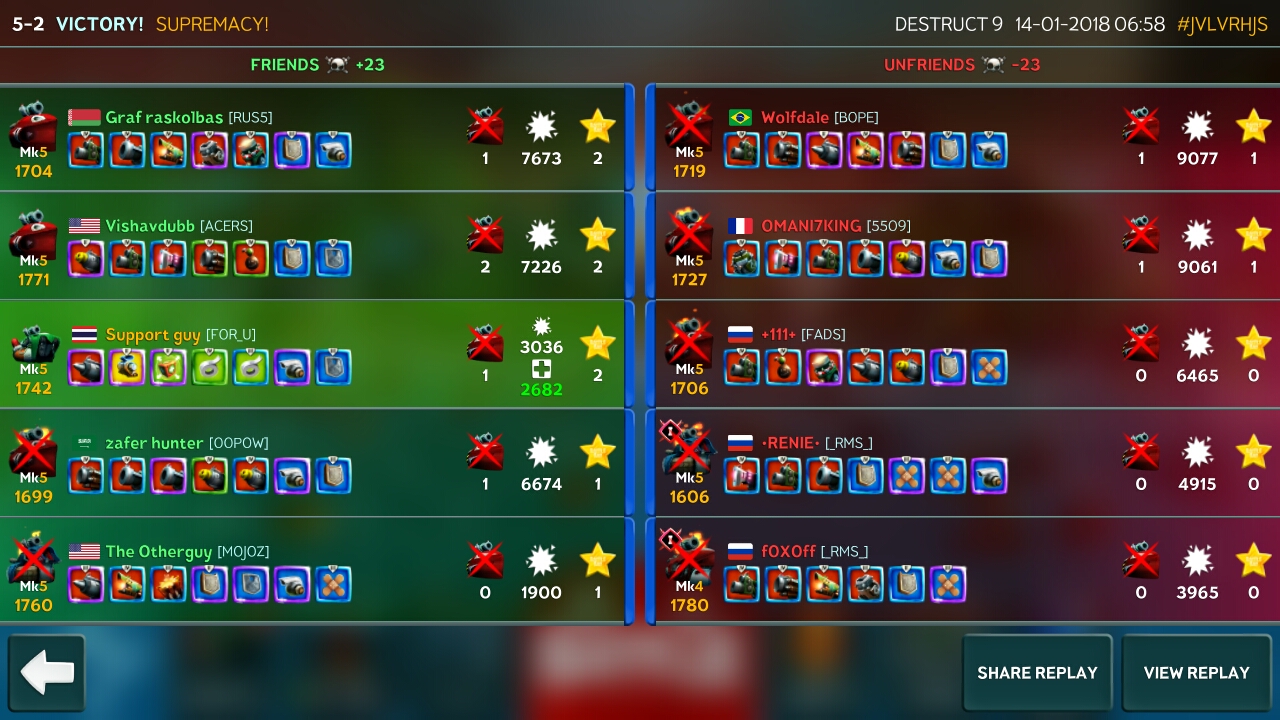Select Vishavdubb player row
This screenshot has height=720, width=1280.
tap(315, 246)
